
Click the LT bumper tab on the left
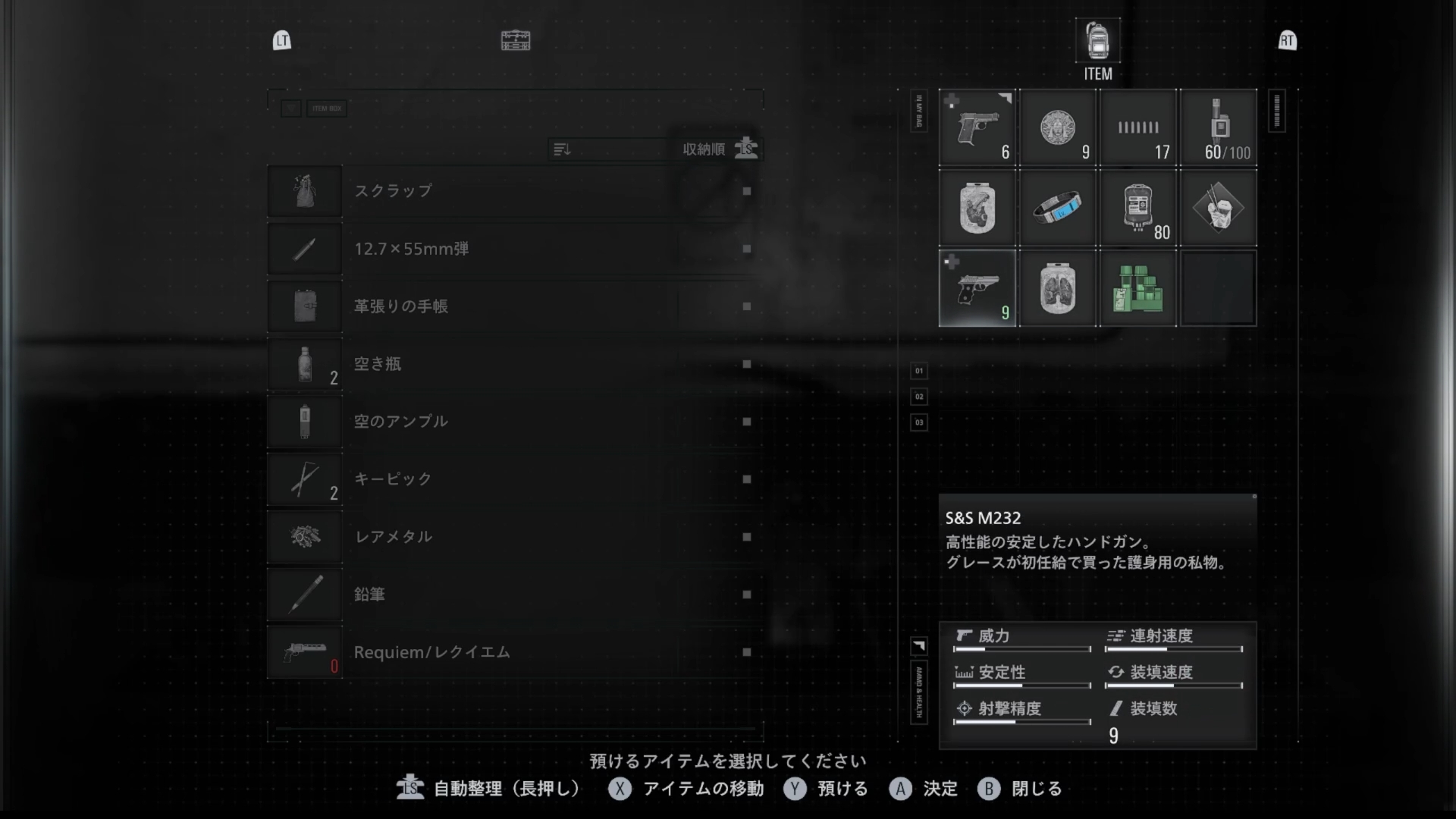point(282,40)
